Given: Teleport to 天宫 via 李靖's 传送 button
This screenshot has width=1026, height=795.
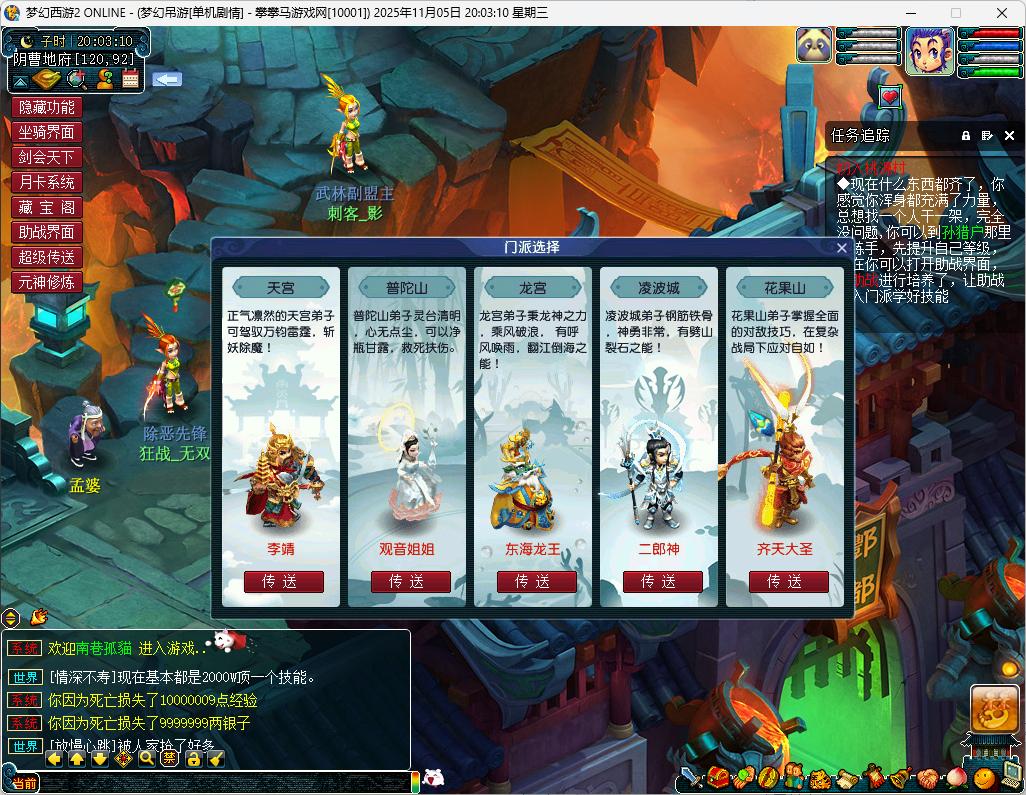Looking at the screenshot, I should click(x=283, y=581).
